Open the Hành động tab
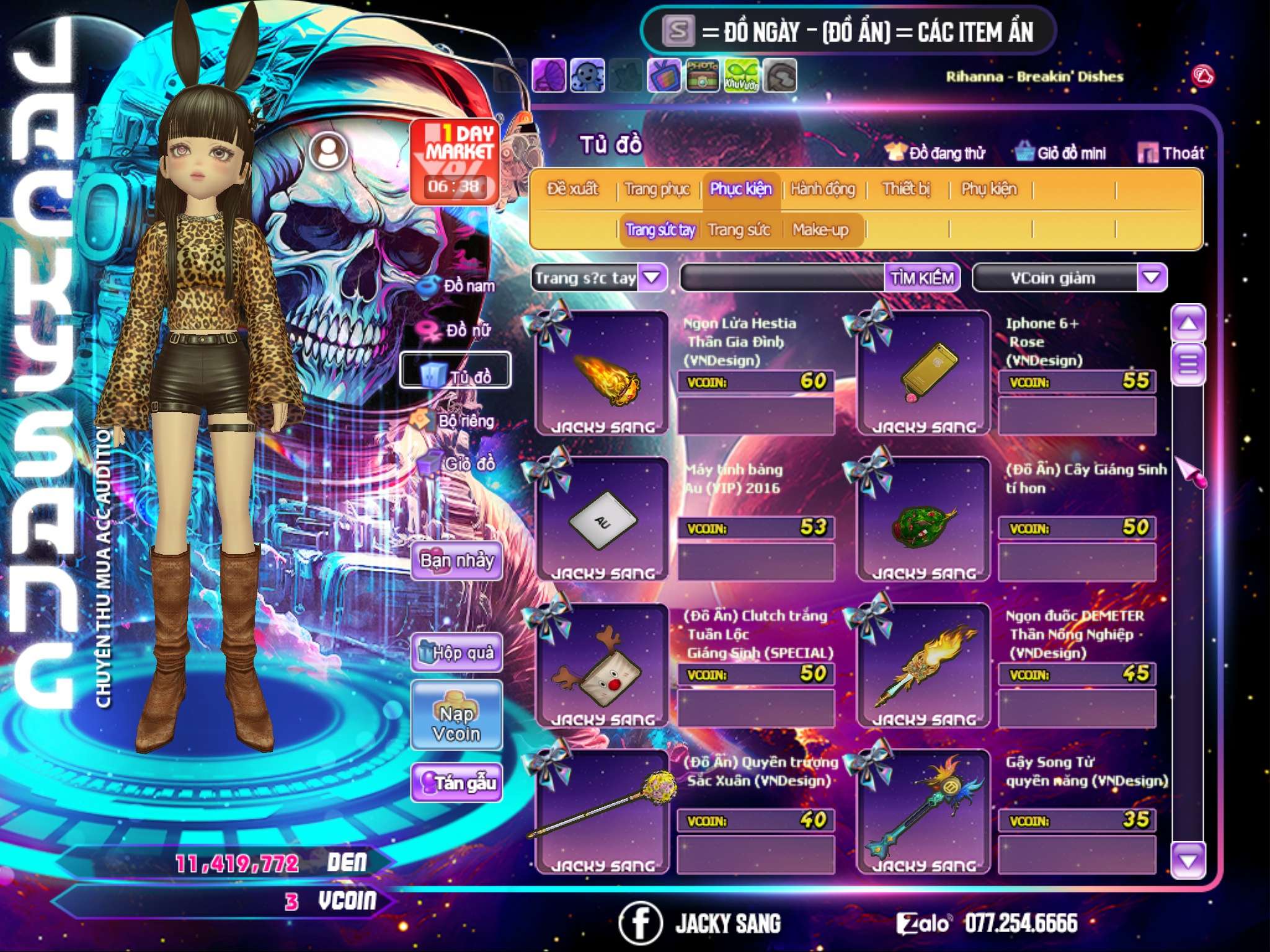Viewport: 1270px width, 952px height. 822,189
